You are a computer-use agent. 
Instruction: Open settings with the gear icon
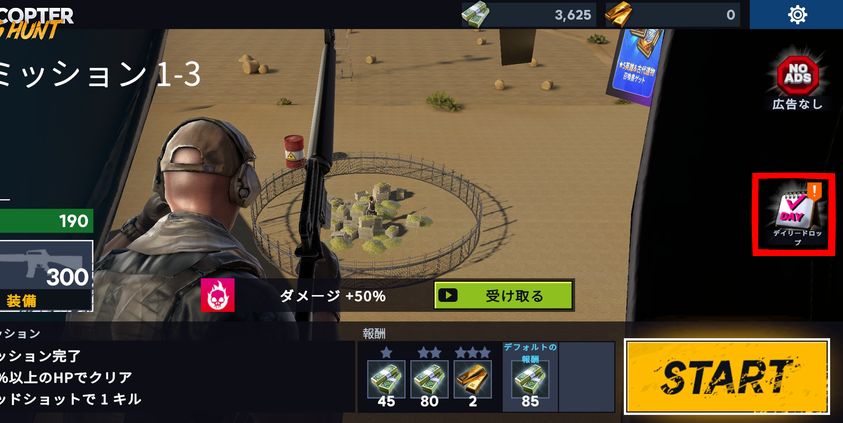pyautogui.click(x=797, y=14)
